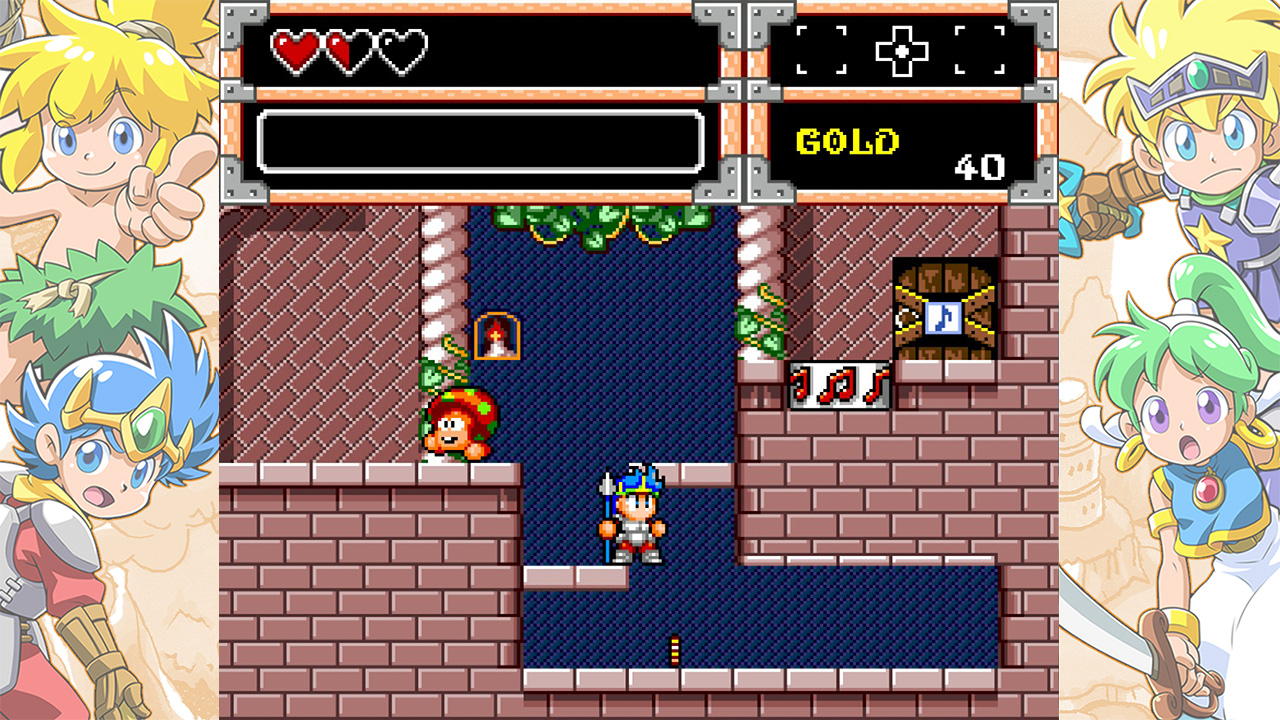Image resolution: width=1280 pixels, height=720 pixels.
Task: Click the empty black status bar
Action: coord(480,140)
